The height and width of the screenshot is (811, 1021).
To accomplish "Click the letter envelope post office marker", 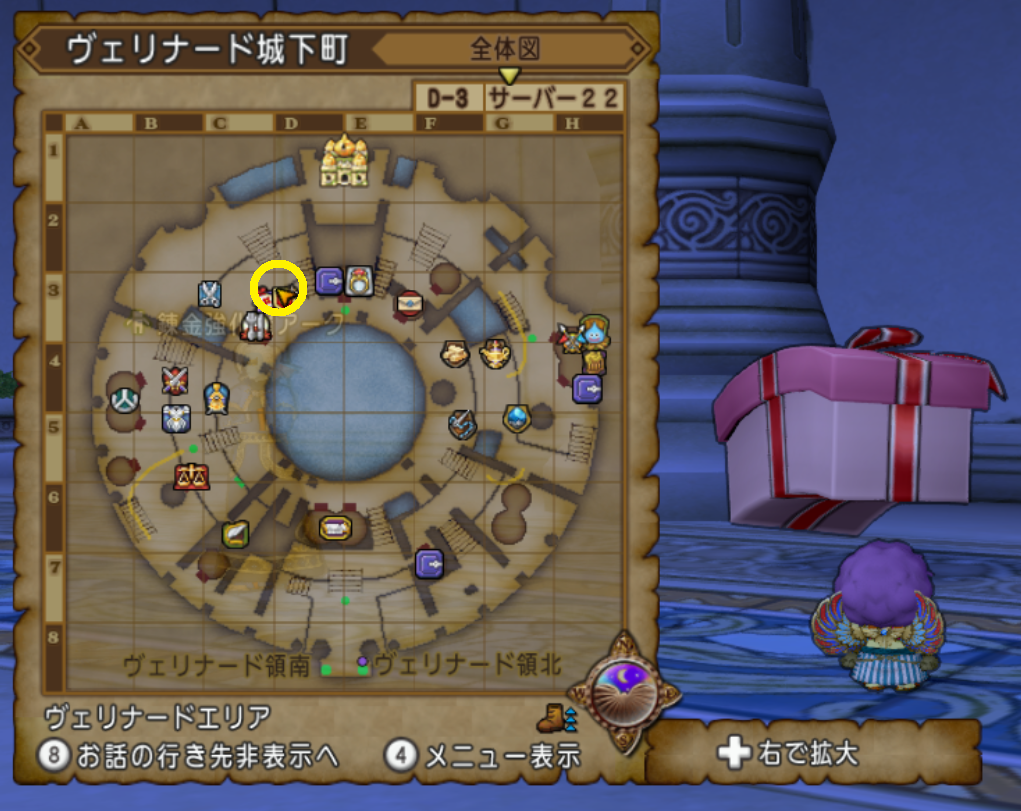I will click(x=409, y=300).
